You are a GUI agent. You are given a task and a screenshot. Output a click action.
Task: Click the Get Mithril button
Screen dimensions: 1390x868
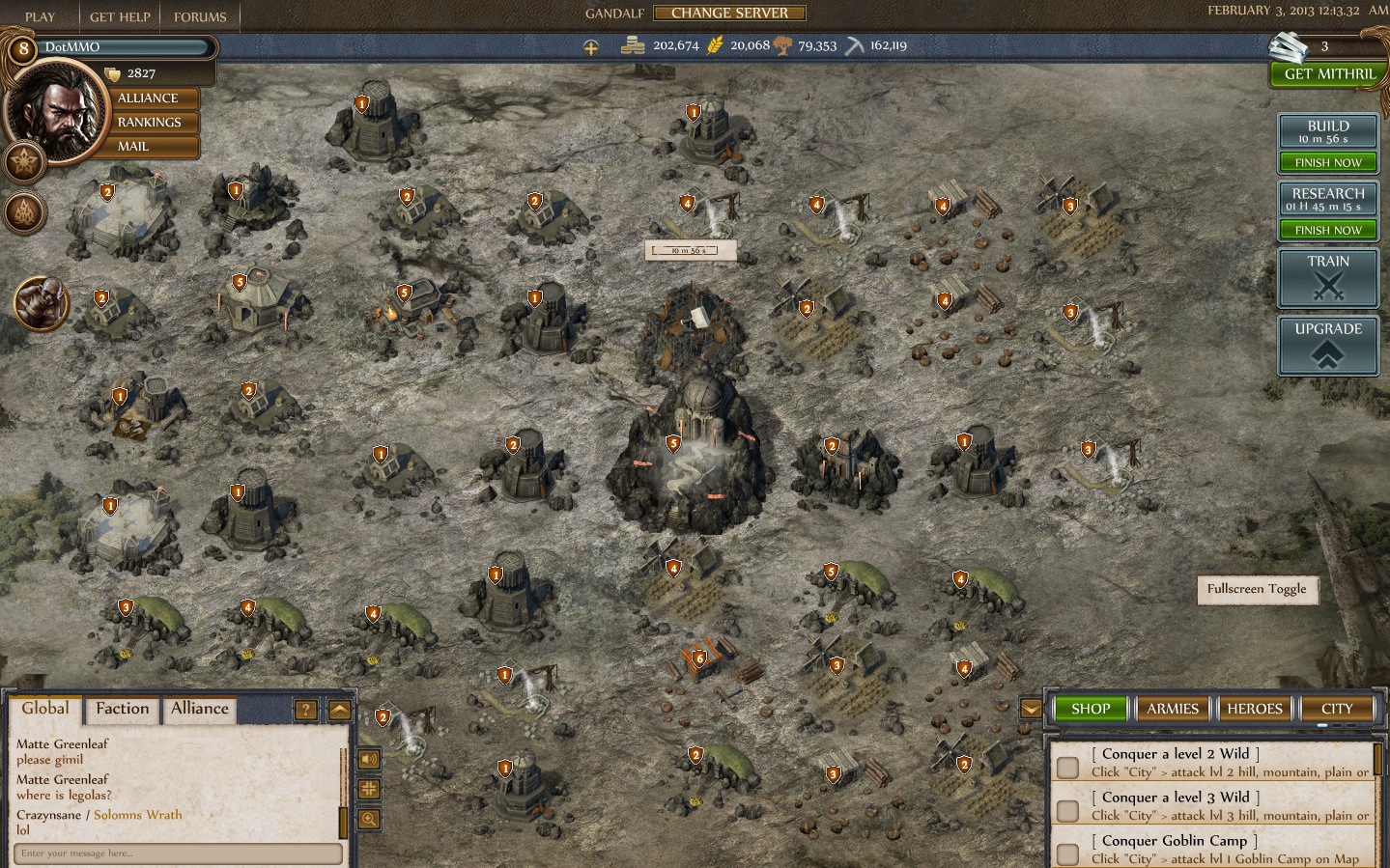pyautogui.click(x=1328, y=74)
